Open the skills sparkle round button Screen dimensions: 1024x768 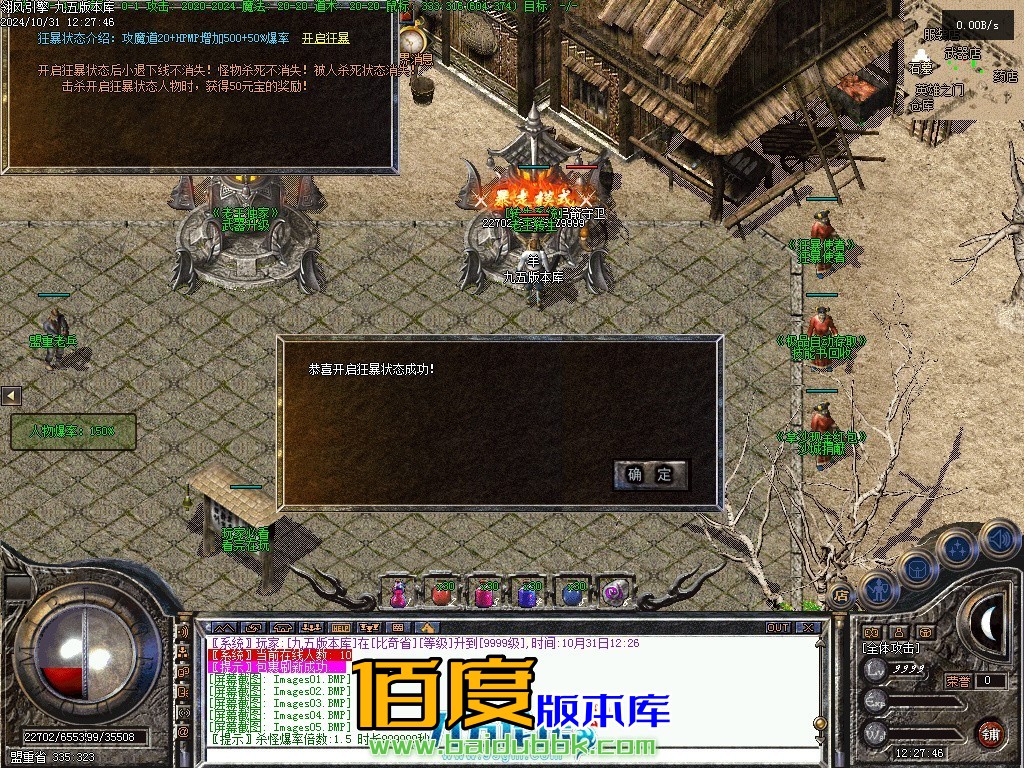click(957, 548)
